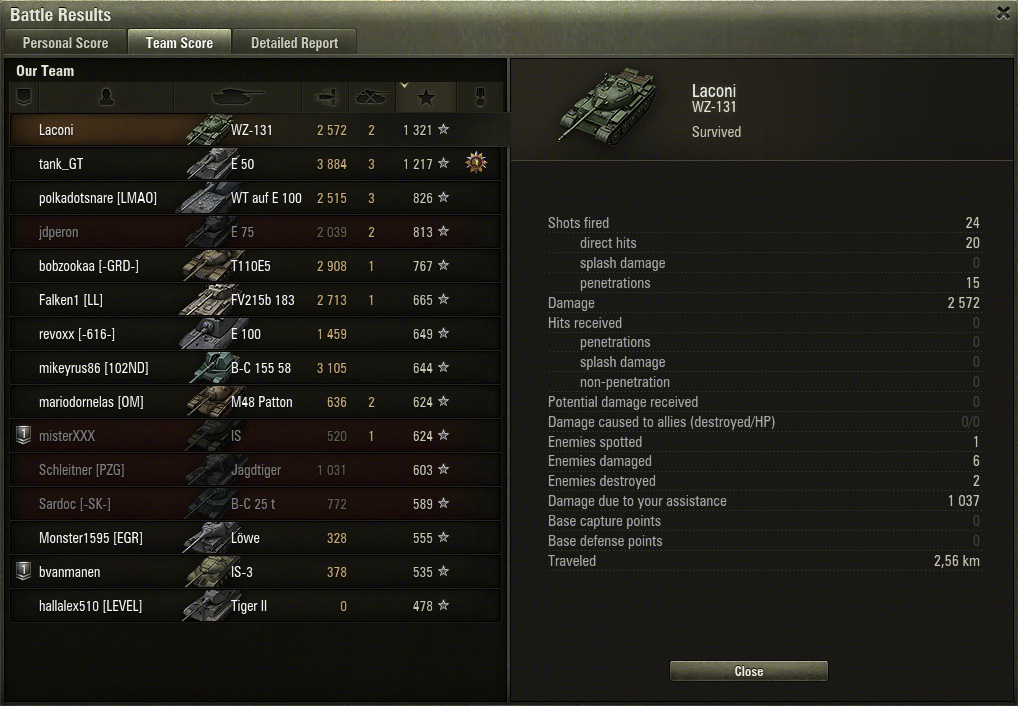The height and width of the screenshot is (706, 1018).
Task: Select polkadotsnare's WT auf E 100 row
Action: pos(255,198)
